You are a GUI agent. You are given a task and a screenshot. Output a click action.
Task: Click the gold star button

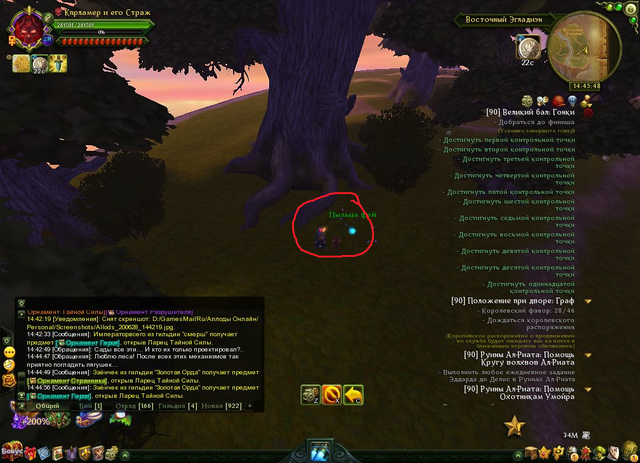click(x=515, y=426)
